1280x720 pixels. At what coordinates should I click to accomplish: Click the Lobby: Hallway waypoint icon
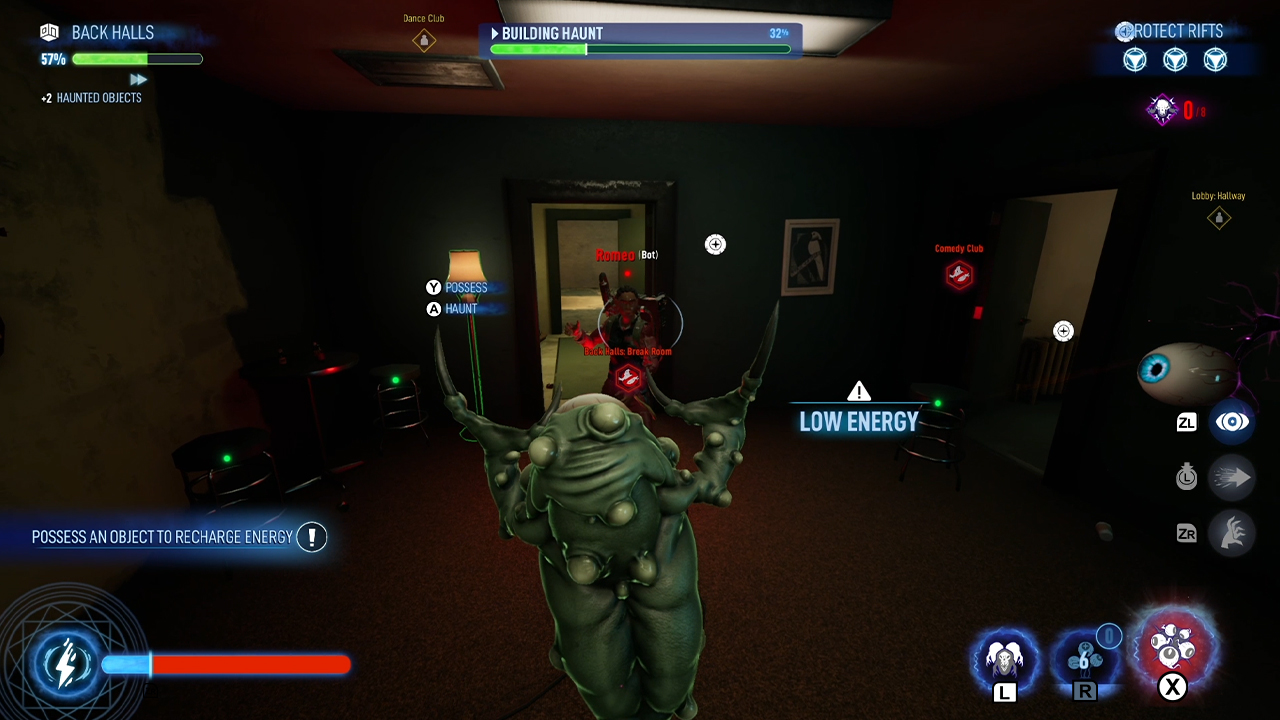click(x=1218, y=217)
